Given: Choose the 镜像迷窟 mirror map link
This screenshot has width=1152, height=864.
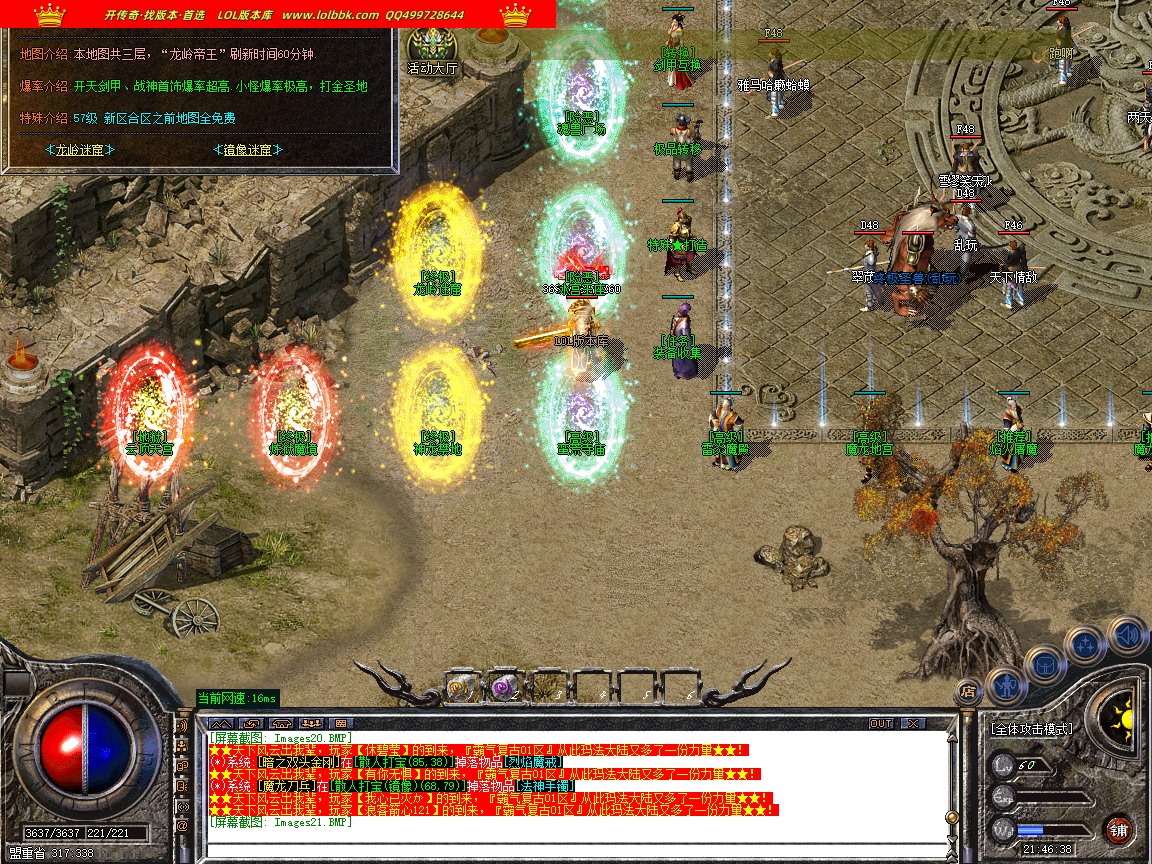Looking at the screenshot, I should pos(247,150).
